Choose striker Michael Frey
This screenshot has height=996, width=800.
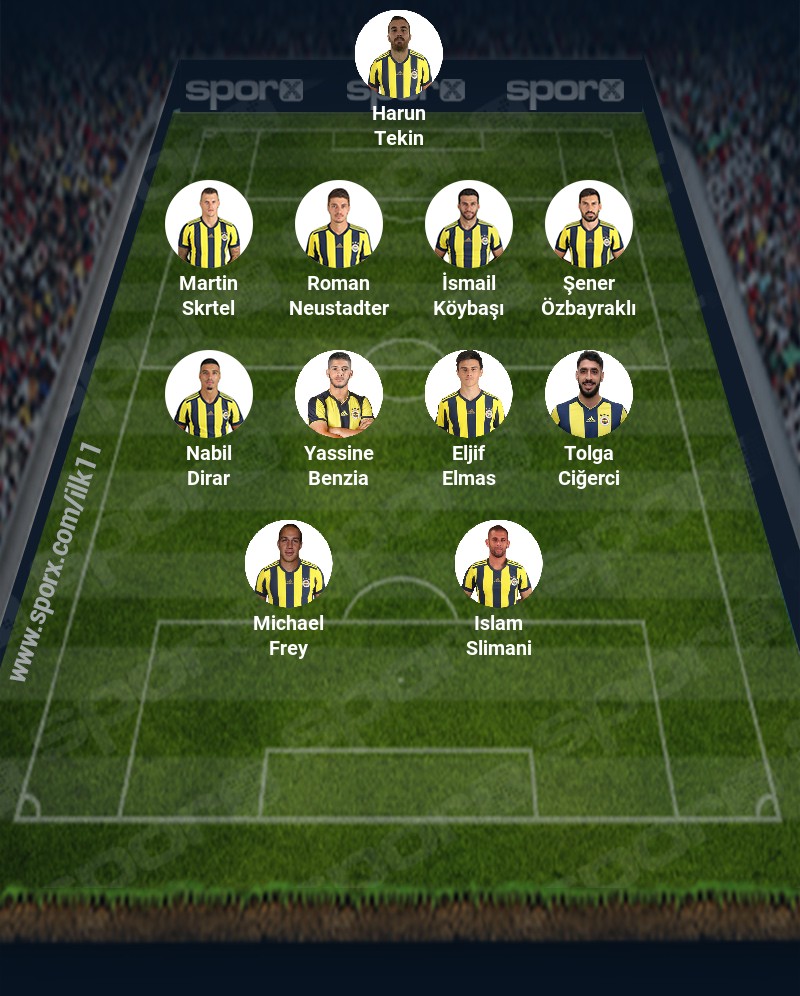click(289, 564)
